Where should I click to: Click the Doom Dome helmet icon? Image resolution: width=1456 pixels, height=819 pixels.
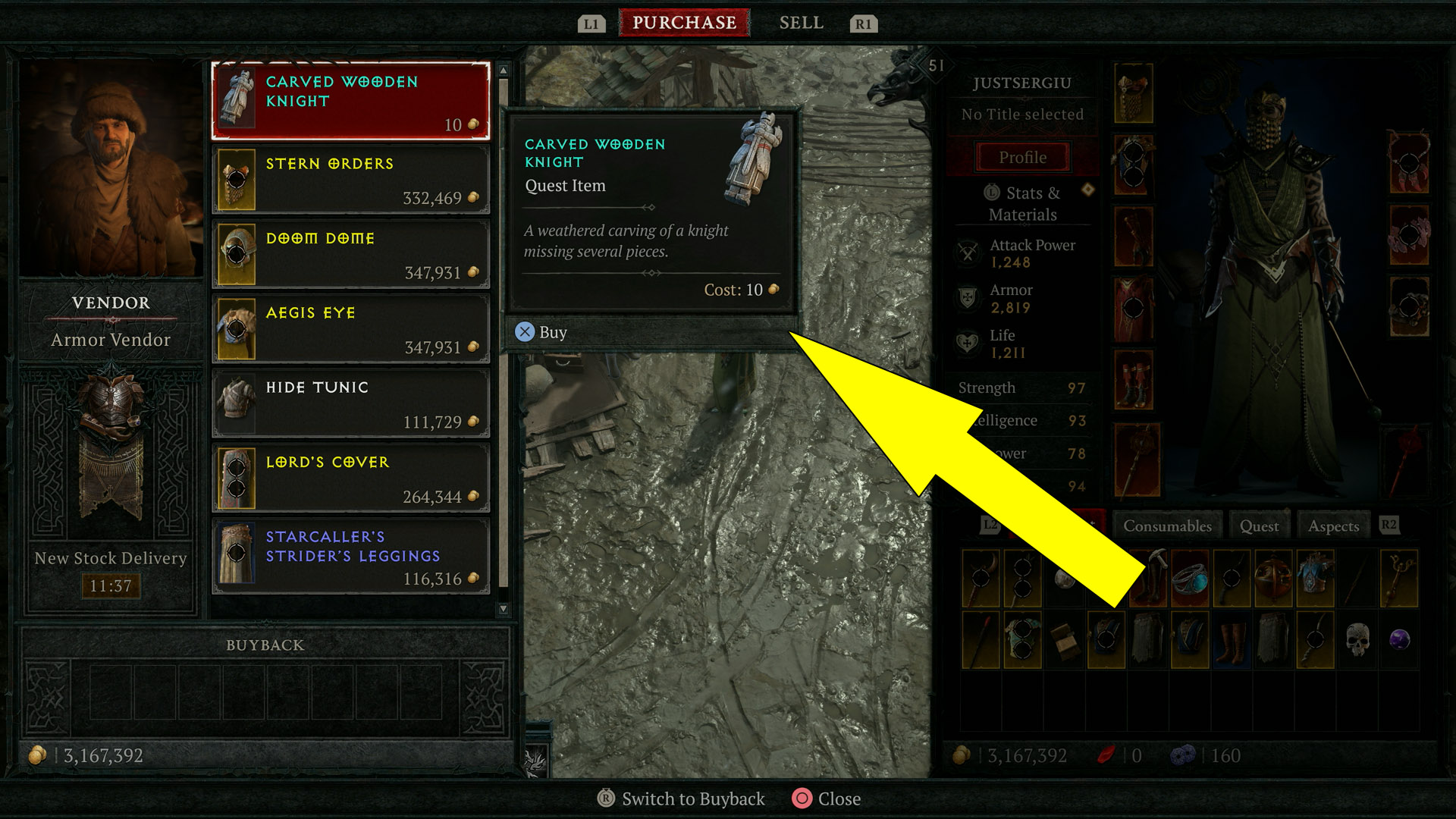point(237,254)
